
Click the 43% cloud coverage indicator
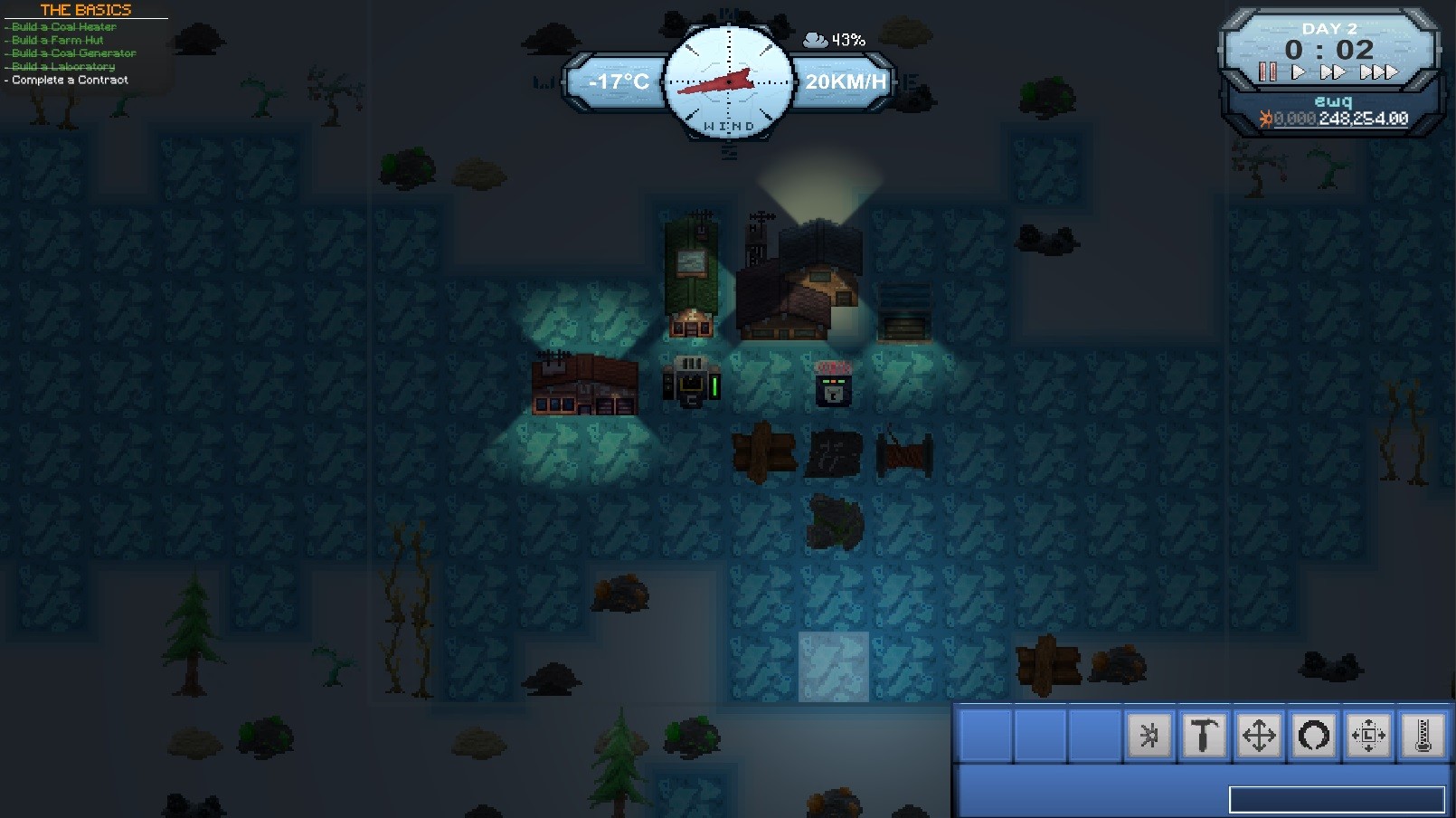(834, 40)
